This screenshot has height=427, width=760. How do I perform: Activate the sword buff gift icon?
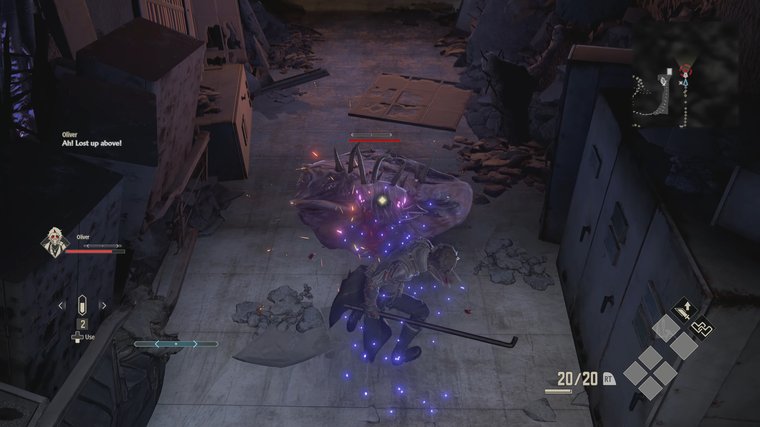(x=685, y=311)
